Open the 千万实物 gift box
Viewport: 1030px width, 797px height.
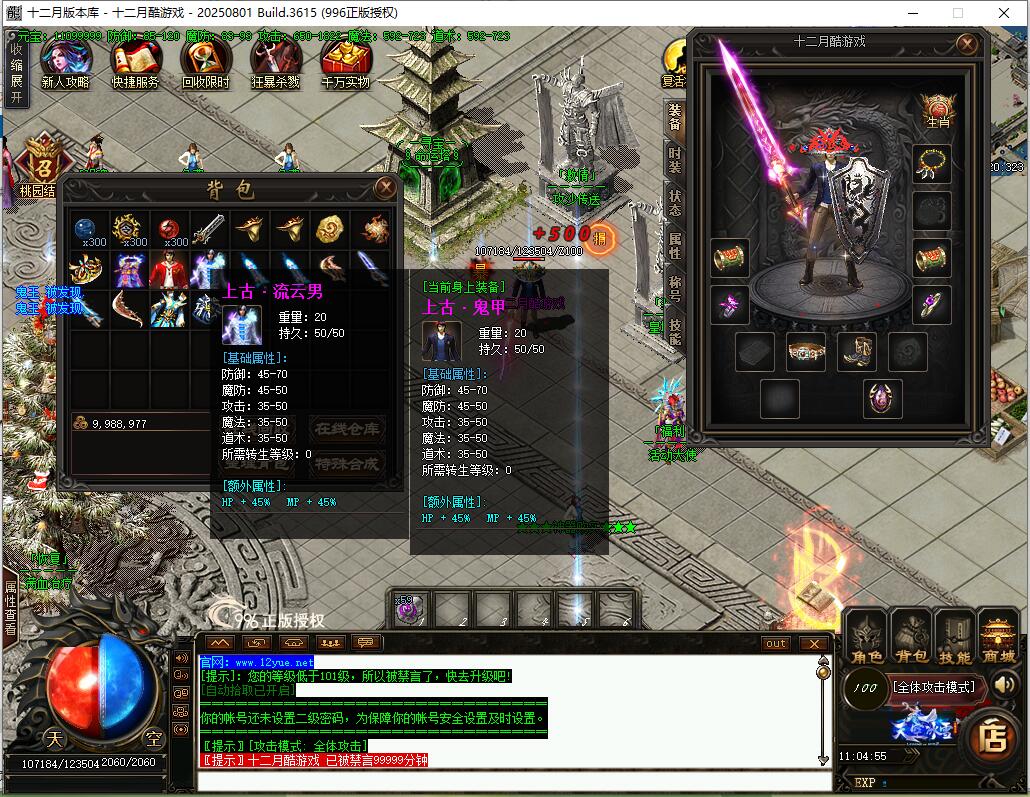coord(346,62)
